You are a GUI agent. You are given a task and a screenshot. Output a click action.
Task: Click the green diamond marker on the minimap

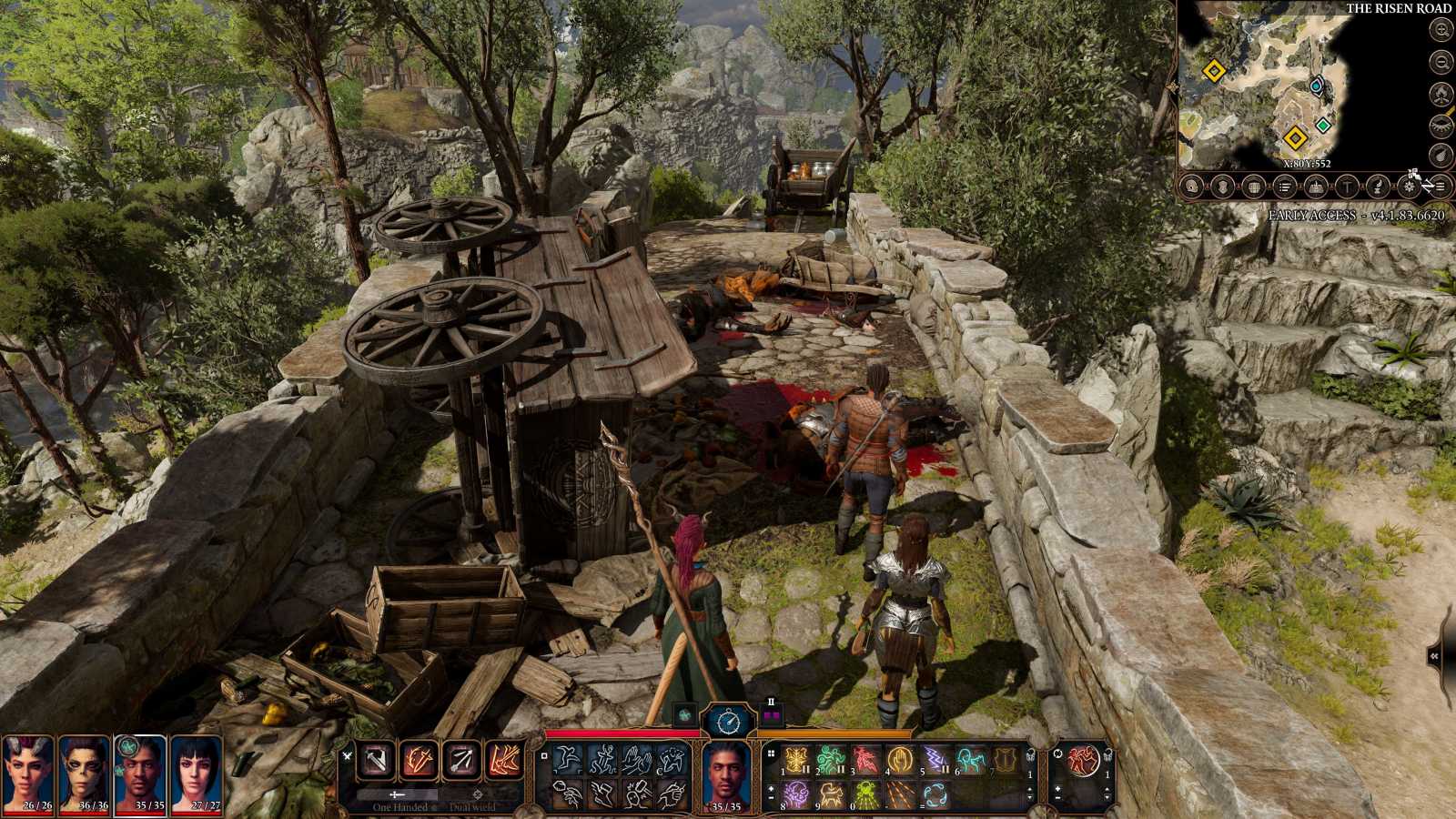point(1322,125)
